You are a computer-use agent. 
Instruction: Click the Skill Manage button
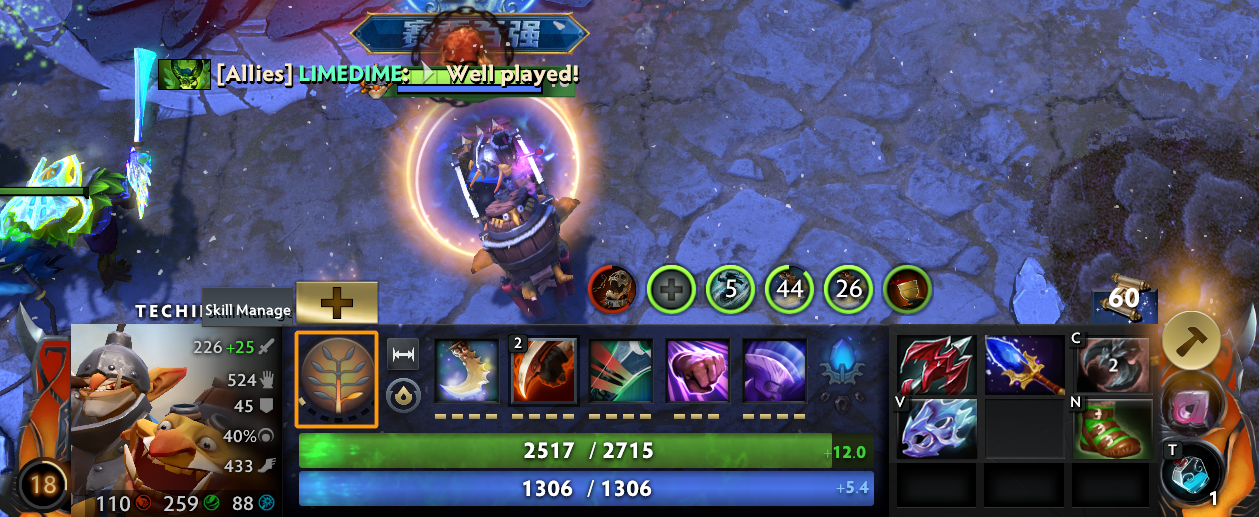249,310
